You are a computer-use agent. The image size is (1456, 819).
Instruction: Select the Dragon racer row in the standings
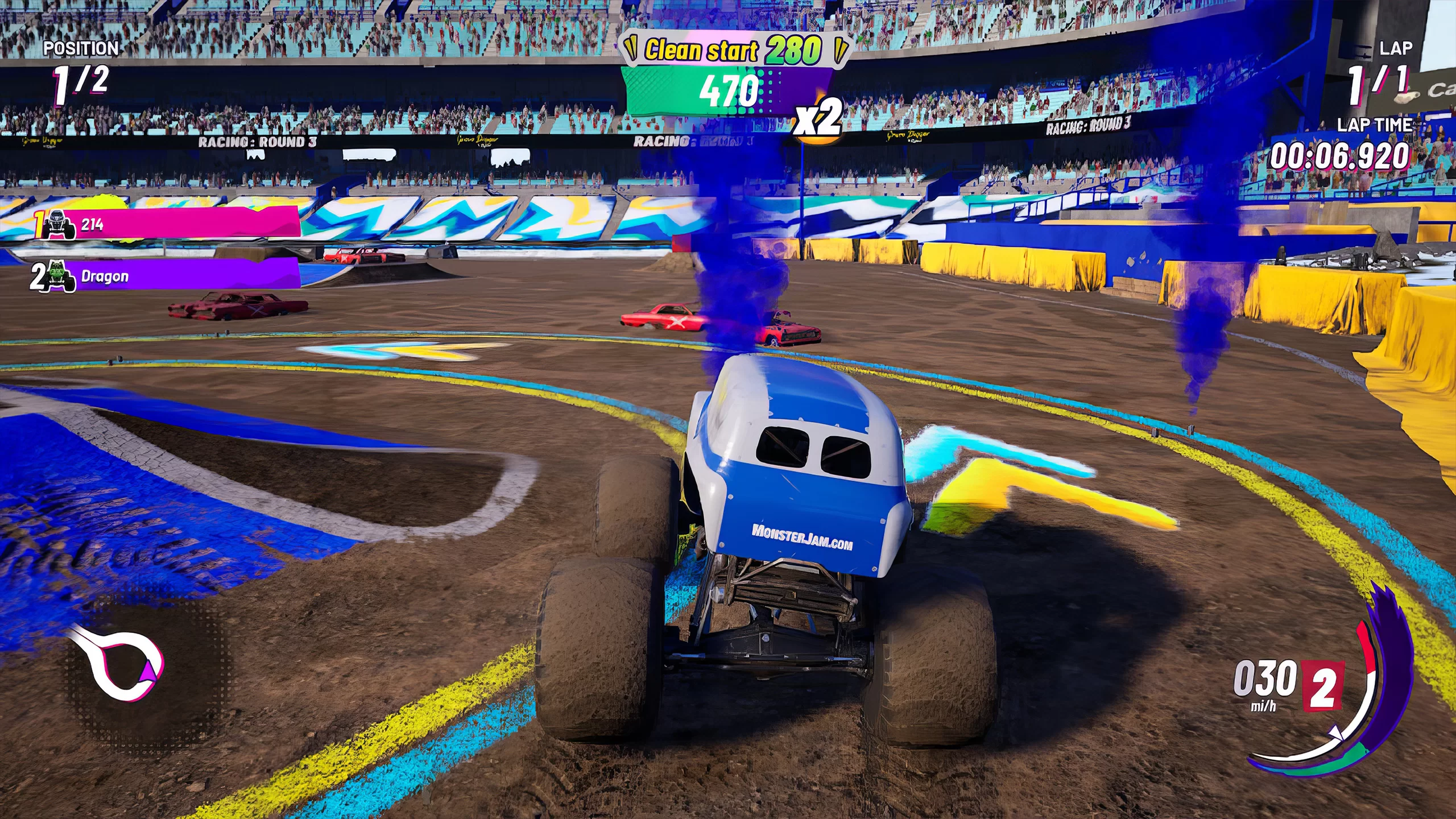pyautogui.click(x=165, y=276)
